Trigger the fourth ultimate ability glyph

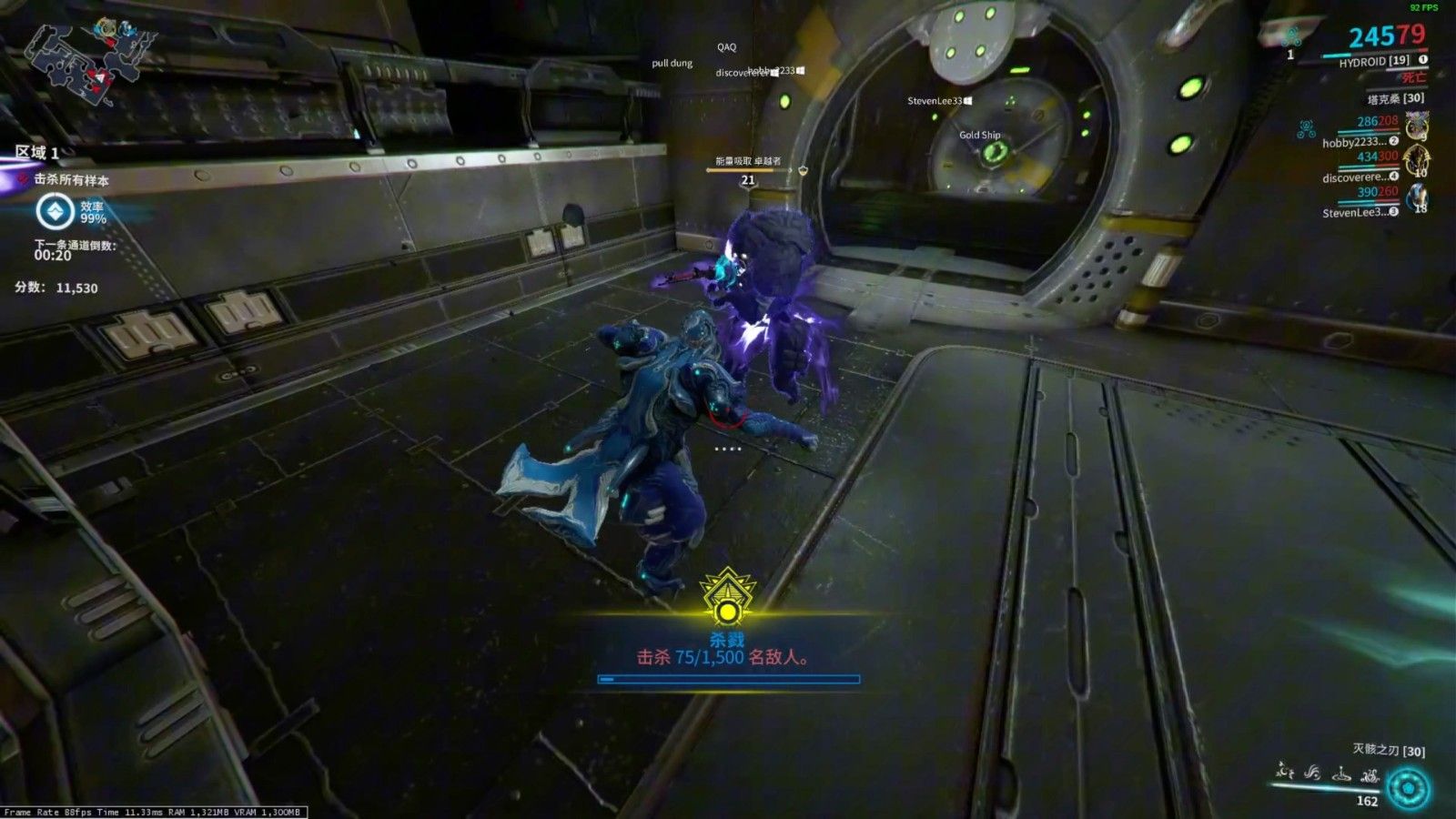pyautogui.click(x=1370, y=775)
